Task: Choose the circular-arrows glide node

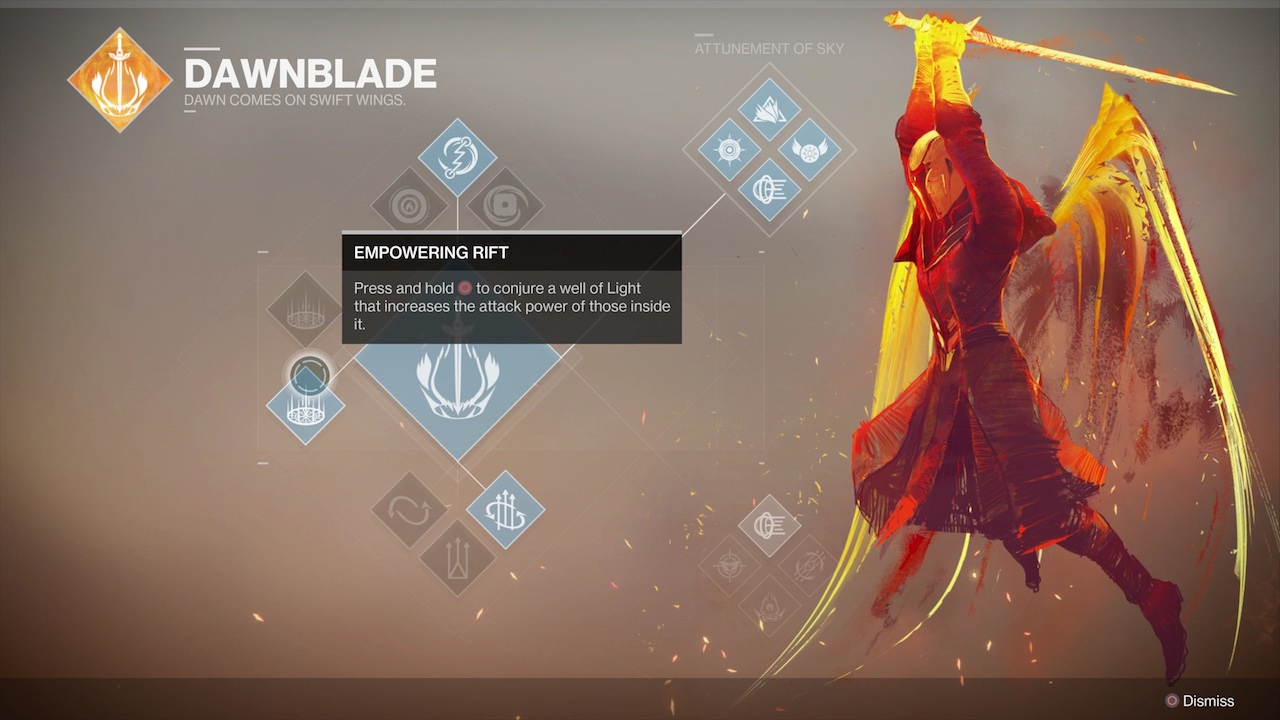Action: [x=409, y=510]
